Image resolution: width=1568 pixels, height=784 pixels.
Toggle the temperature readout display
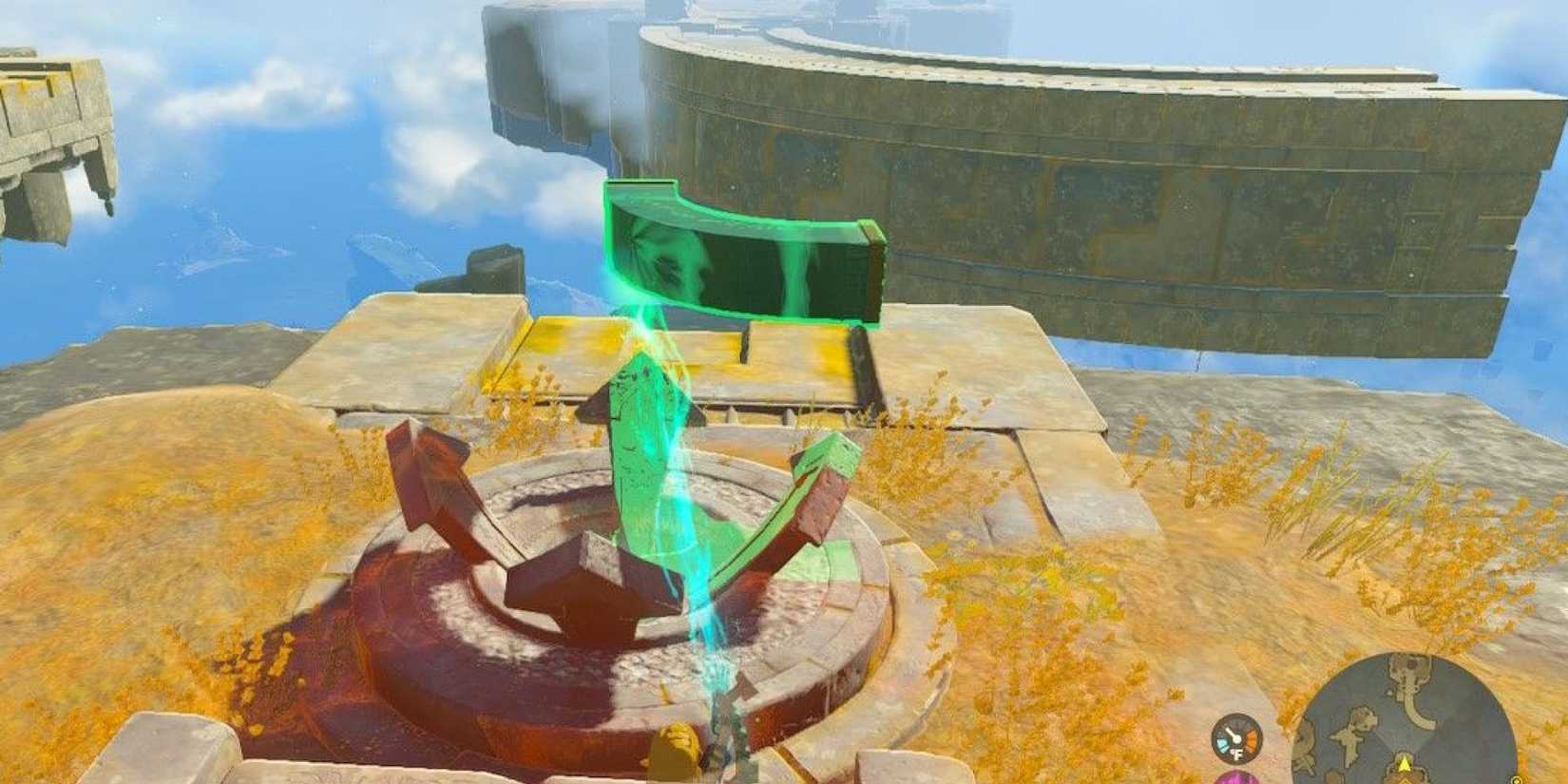click(1235, 736)
